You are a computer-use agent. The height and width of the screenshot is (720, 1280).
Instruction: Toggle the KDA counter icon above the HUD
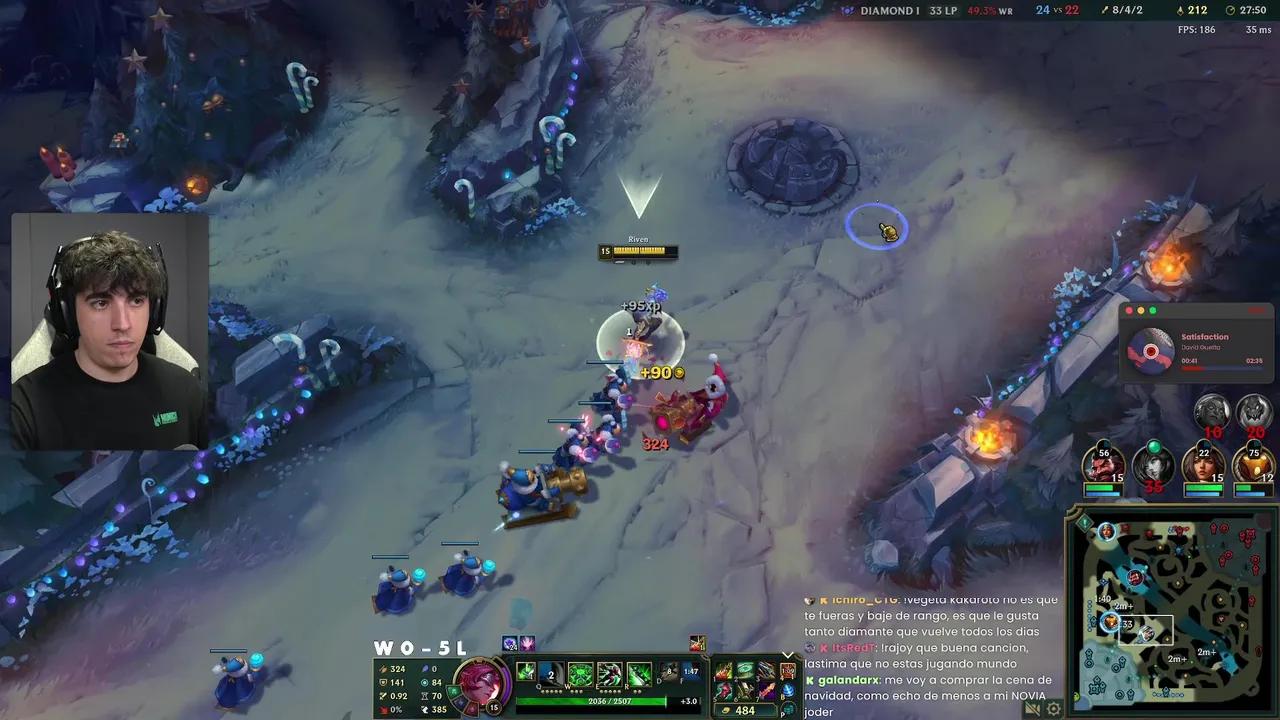coord(510,643)
